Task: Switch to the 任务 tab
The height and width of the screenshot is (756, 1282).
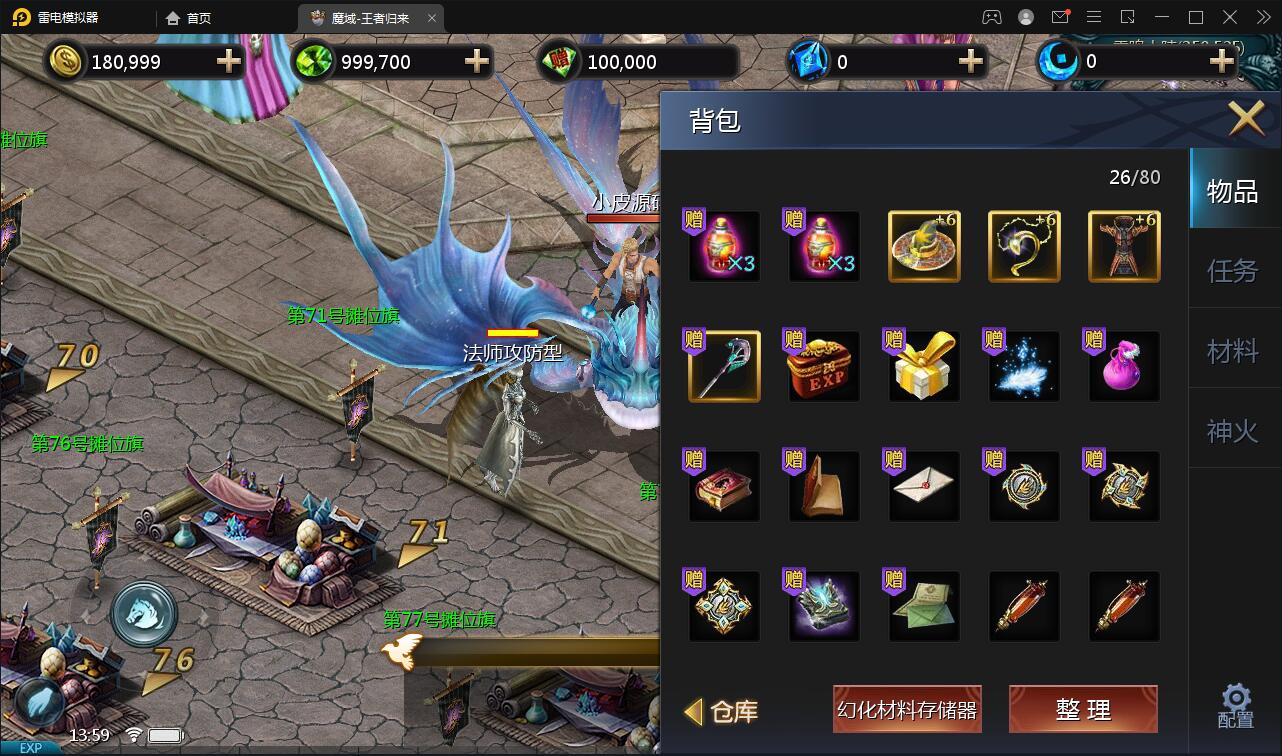Action: (1232, 271)
